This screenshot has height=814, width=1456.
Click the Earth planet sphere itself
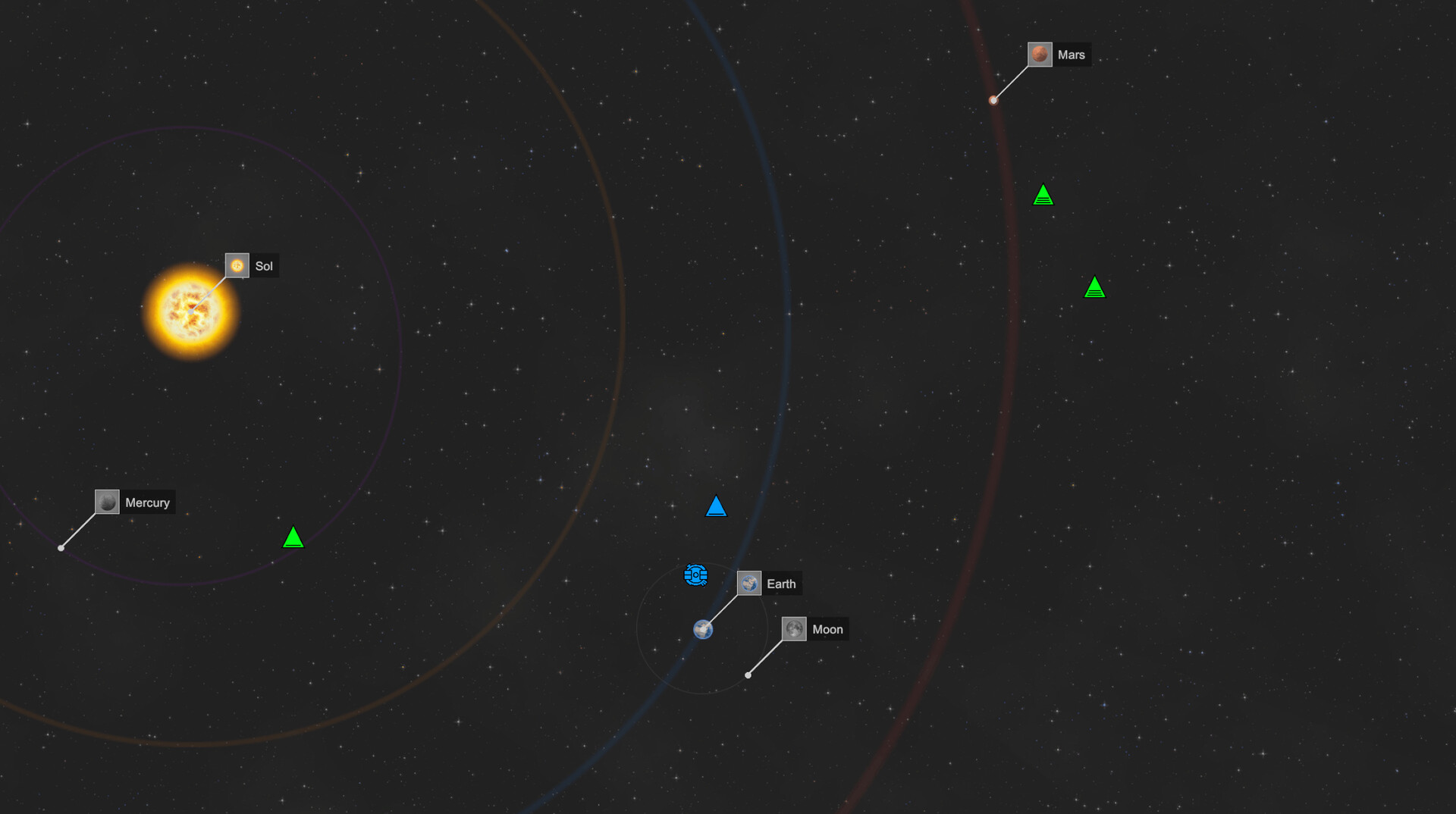point(704,630)
